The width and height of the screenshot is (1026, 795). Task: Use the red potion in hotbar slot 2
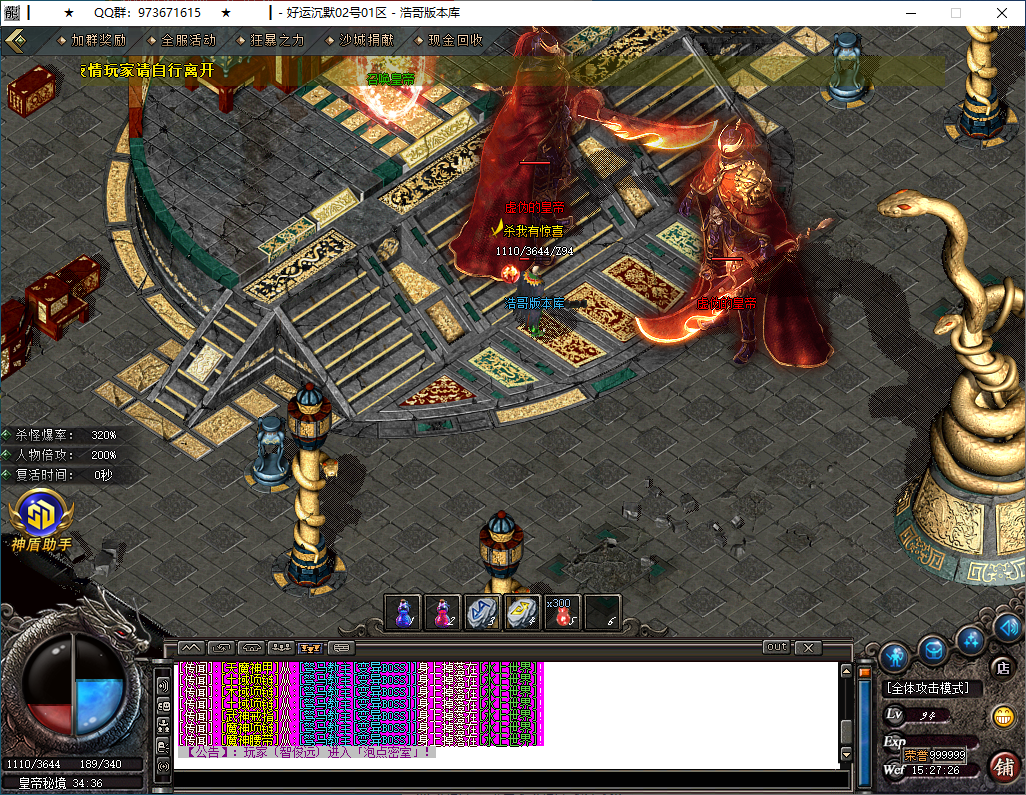pos(443,612)
